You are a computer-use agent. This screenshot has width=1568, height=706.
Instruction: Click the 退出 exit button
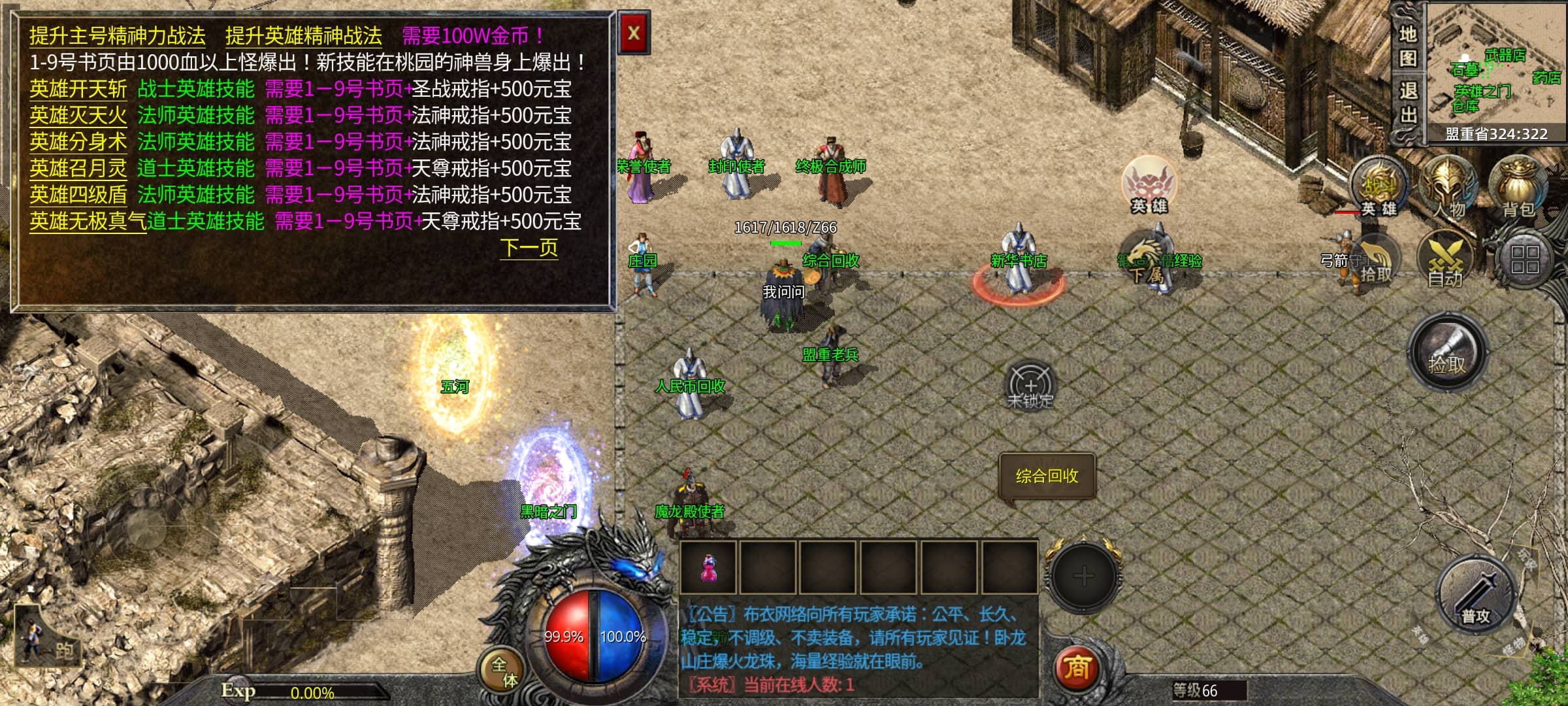1408,103
